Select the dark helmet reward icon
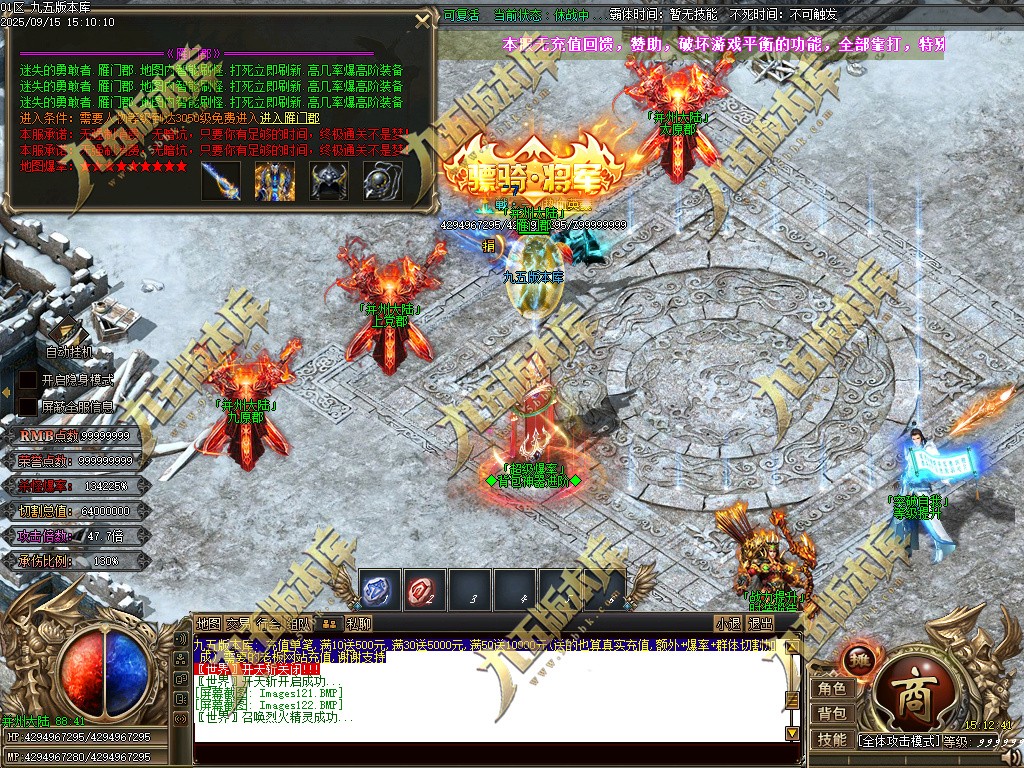Screen dimensions: 1024x768 (328, 181)
